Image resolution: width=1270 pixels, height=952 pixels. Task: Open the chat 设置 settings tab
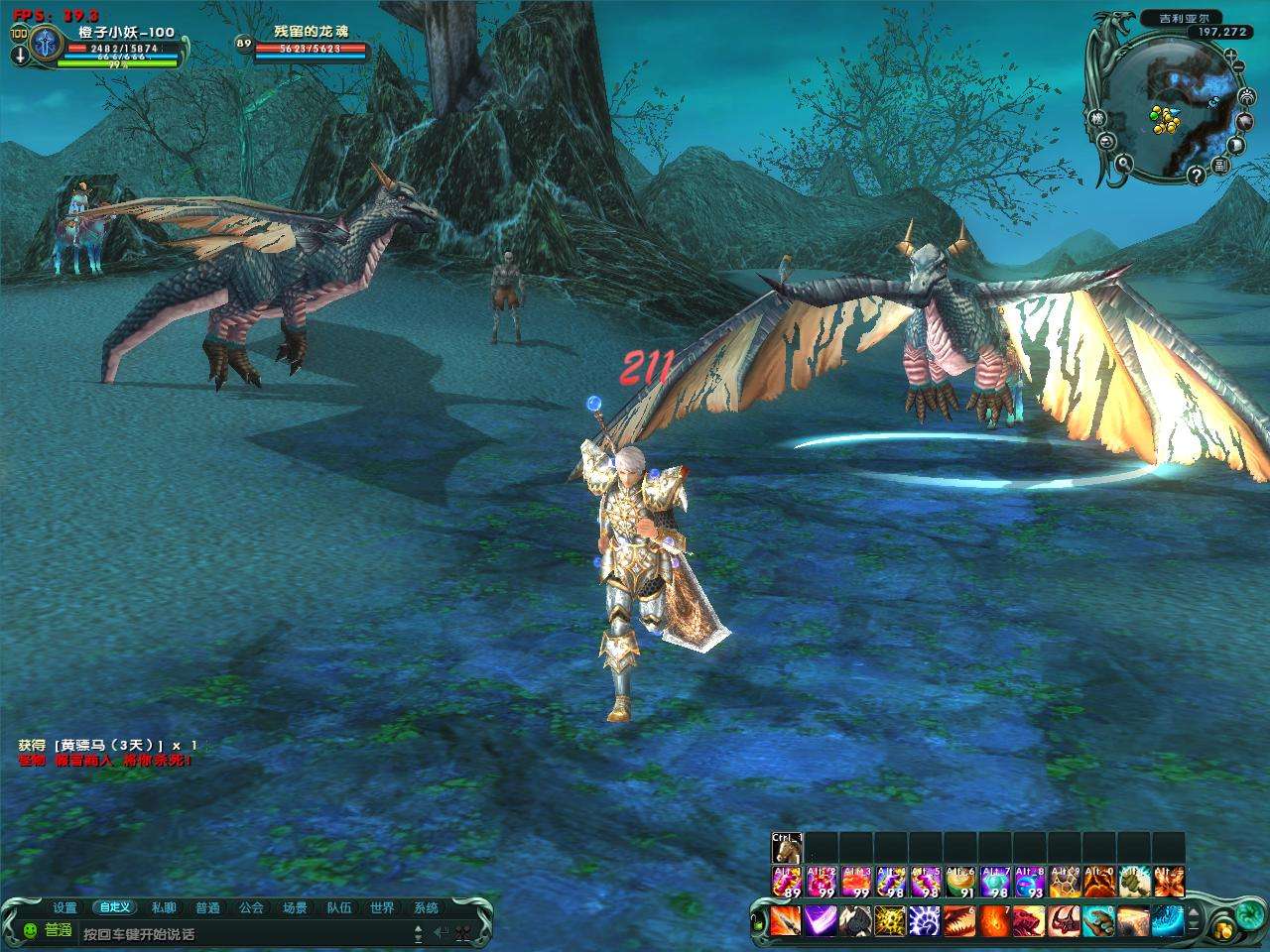65,907
